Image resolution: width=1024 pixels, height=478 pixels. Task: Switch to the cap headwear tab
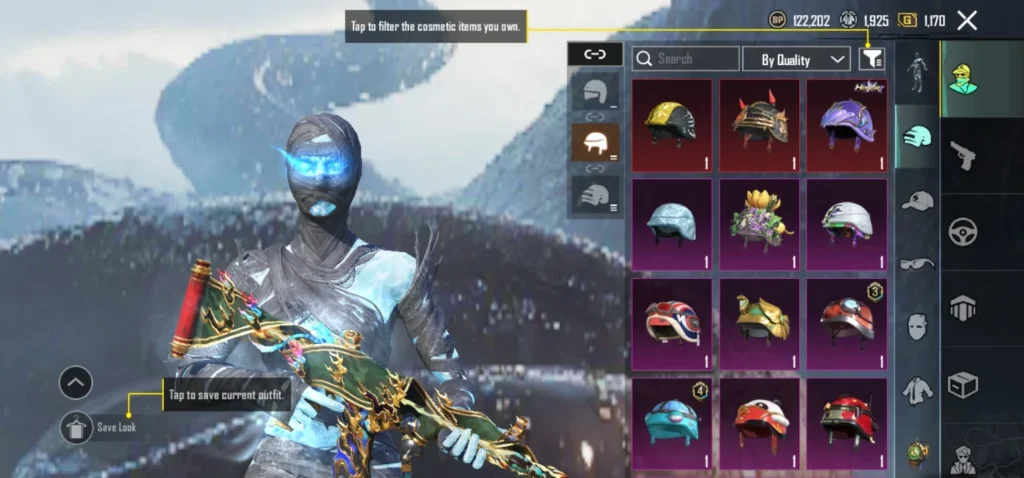(917, 201)
